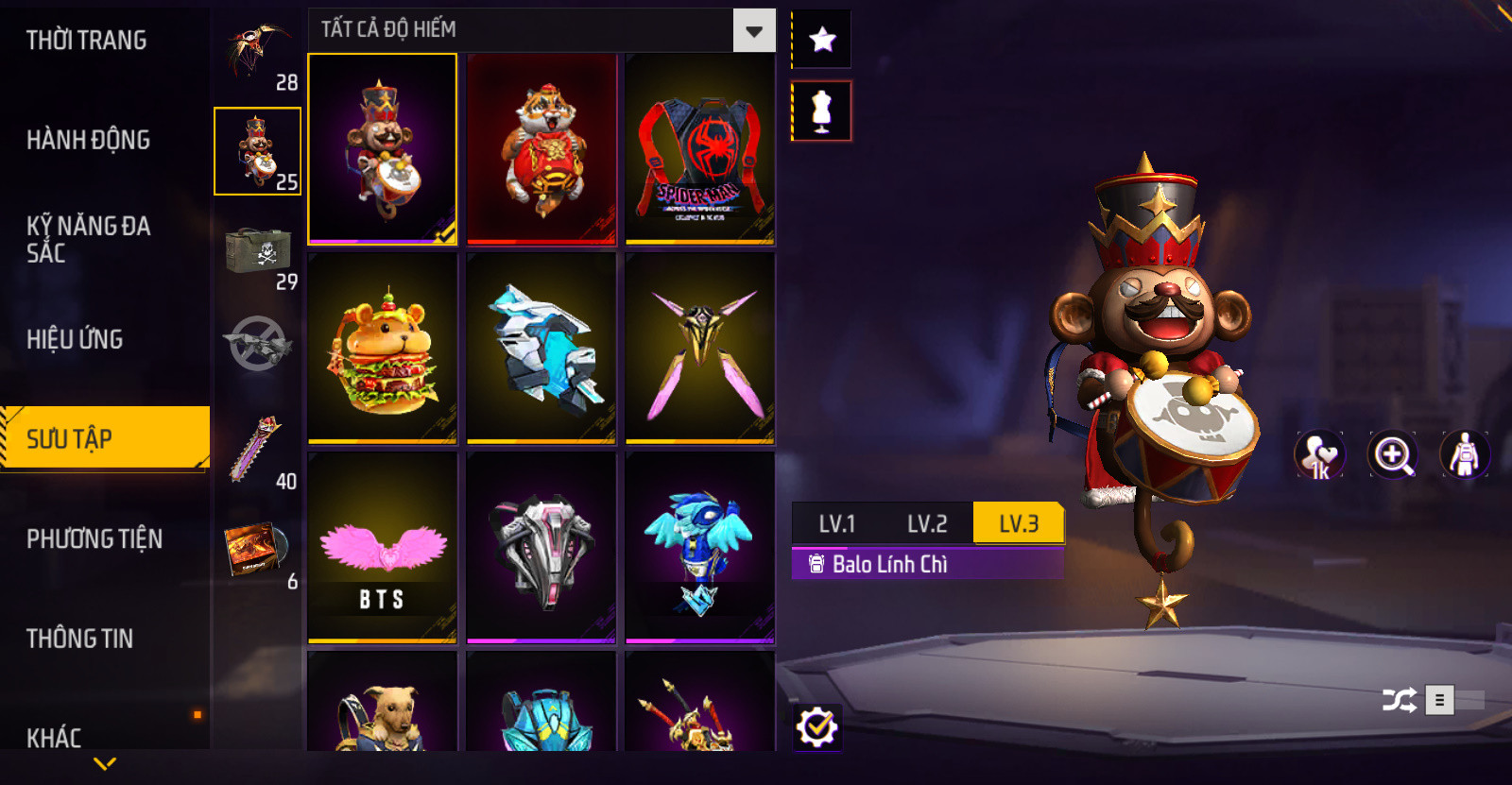This screenshot has height=785, width=1512.
Task: Open Kỹ Năng Đa Sắc section
Action: click(x=88, y=239)
